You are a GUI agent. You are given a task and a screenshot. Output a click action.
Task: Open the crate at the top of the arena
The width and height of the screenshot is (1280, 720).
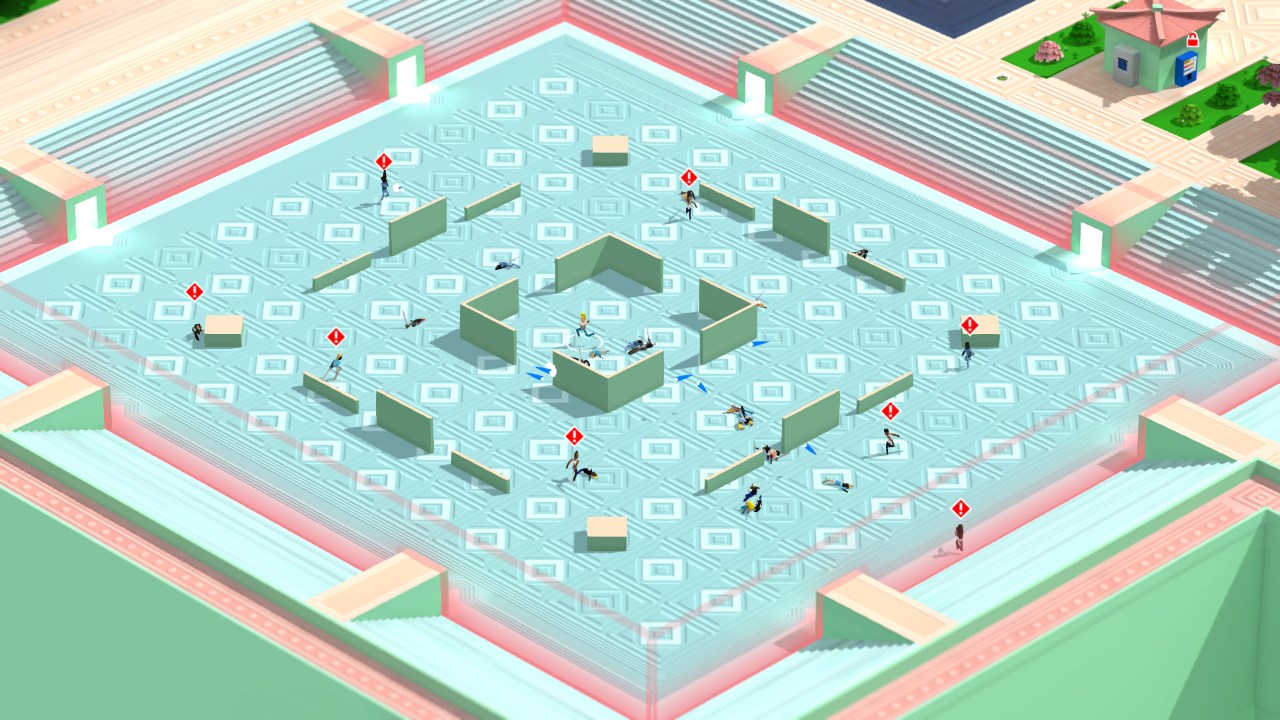tap(608, 150)
